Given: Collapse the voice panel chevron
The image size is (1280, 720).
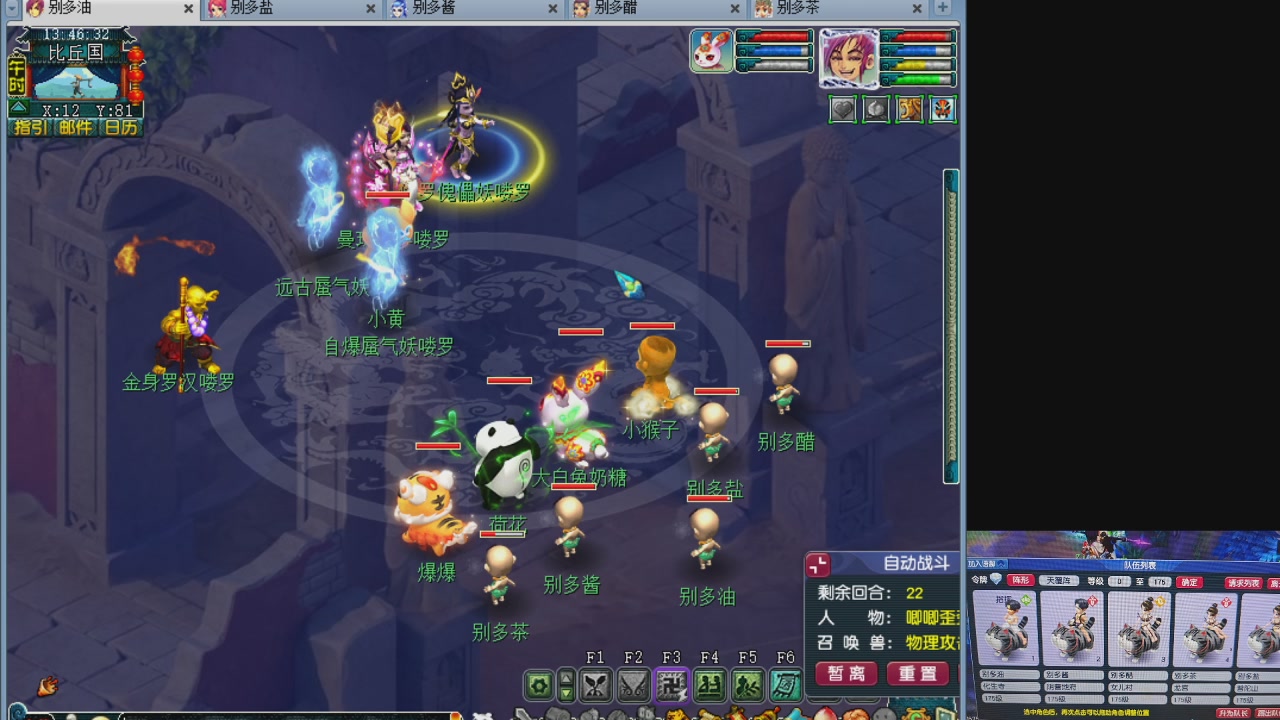Looking at the screenshot, I should pos(1001,564).
